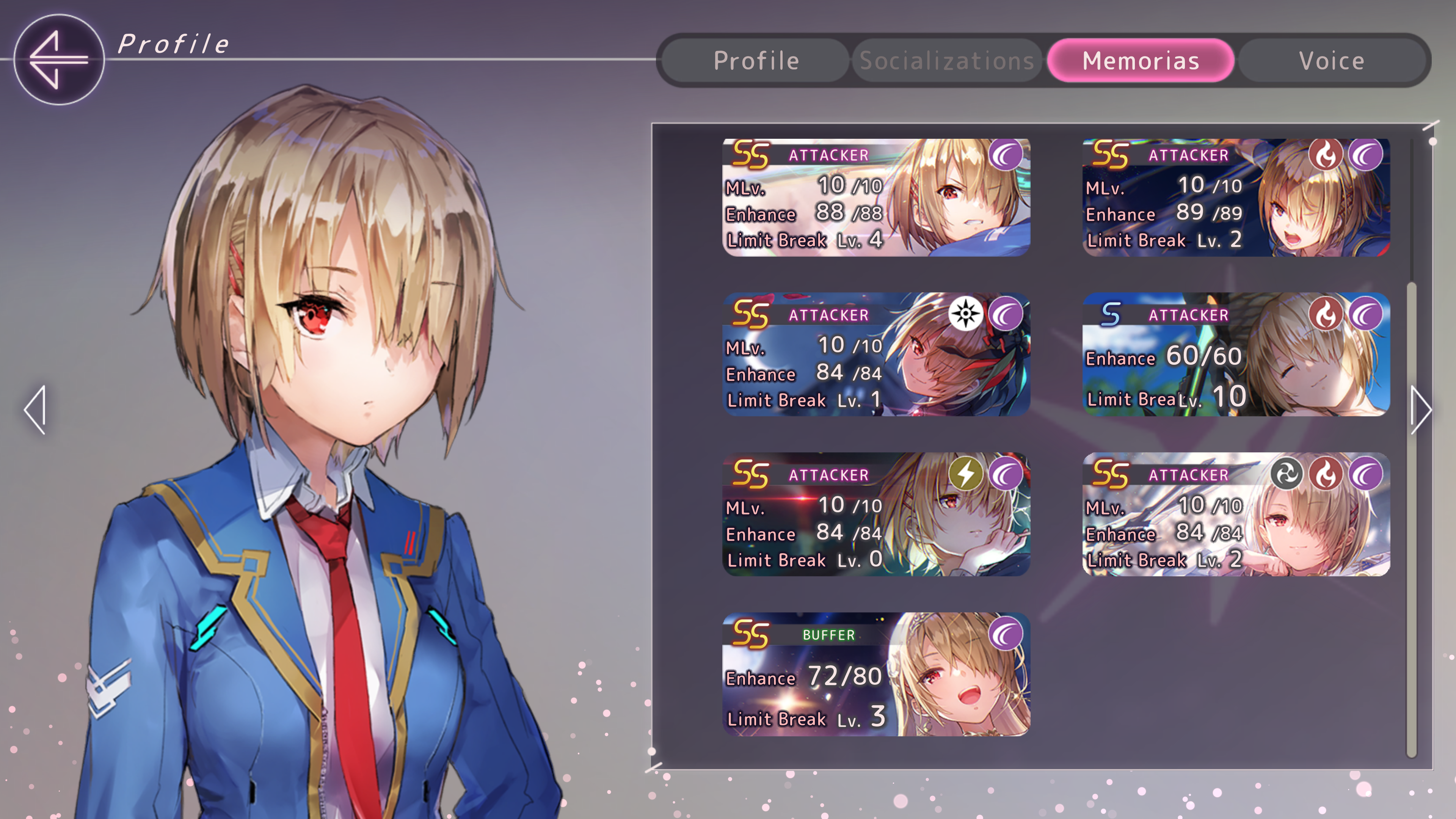Open the Limit Break Lv. 0 memoria
This screenshot has width=1456, height=819.
pos(875,514)
